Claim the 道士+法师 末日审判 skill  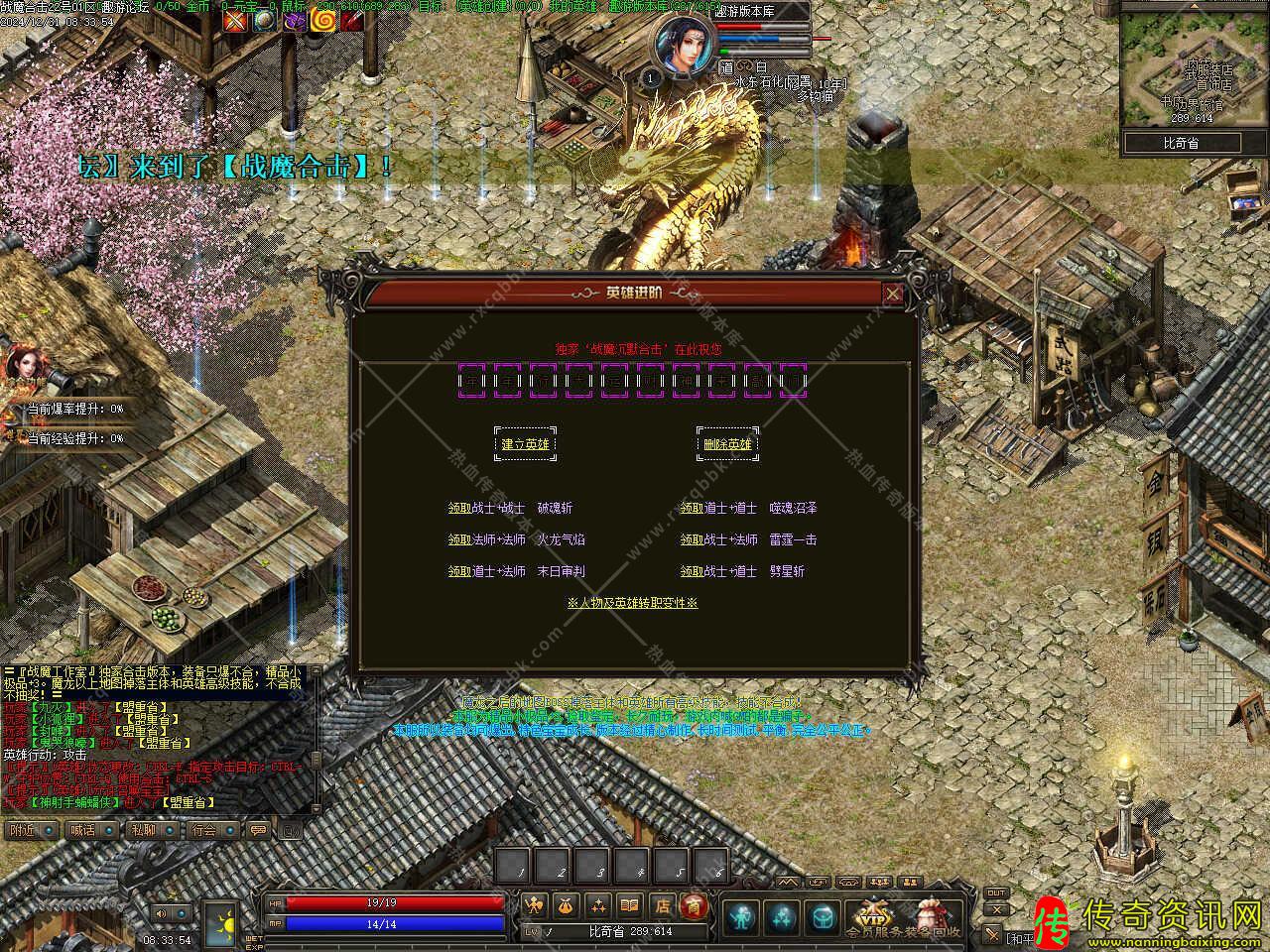[459, 571]
